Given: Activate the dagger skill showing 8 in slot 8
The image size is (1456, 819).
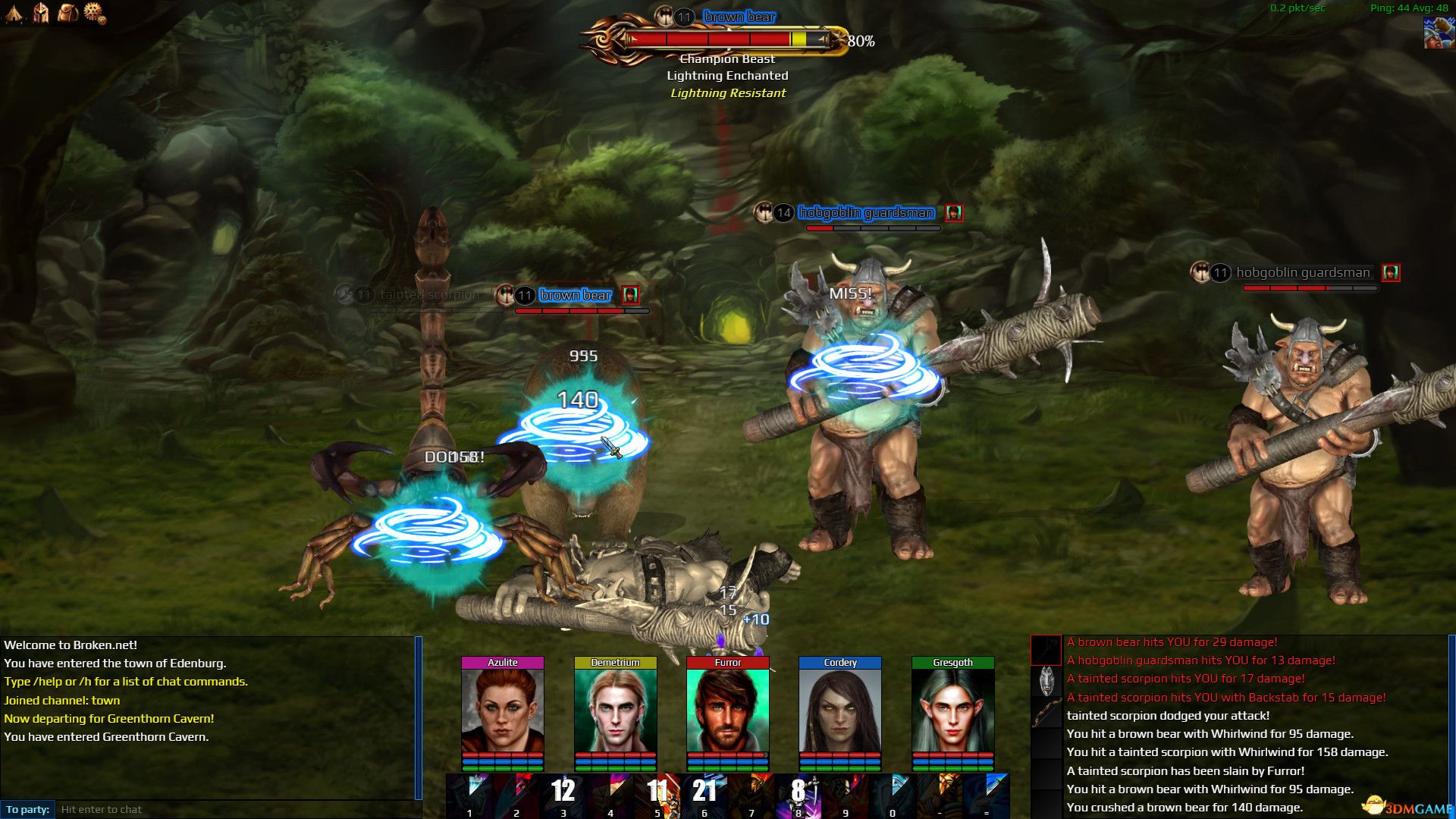Looking at the screenshot, I should (798, 792).
